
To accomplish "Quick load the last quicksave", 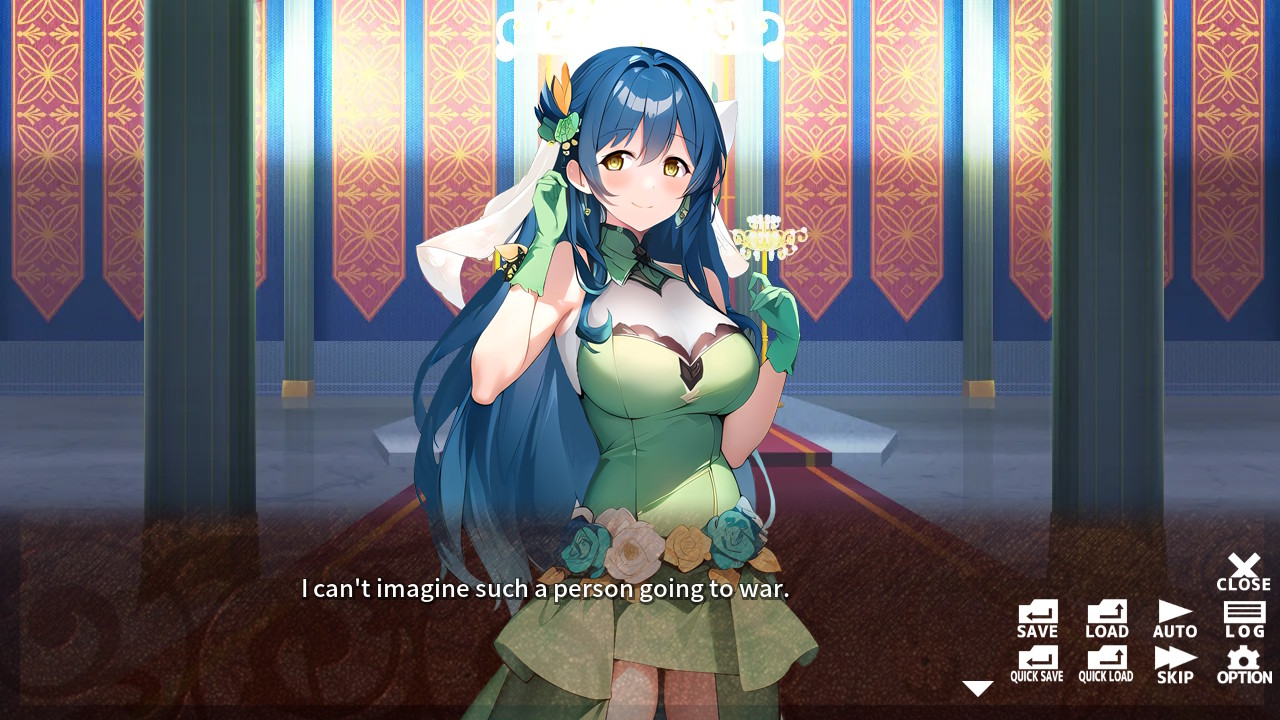I will pyautogui.click(x=1105, y=660).
